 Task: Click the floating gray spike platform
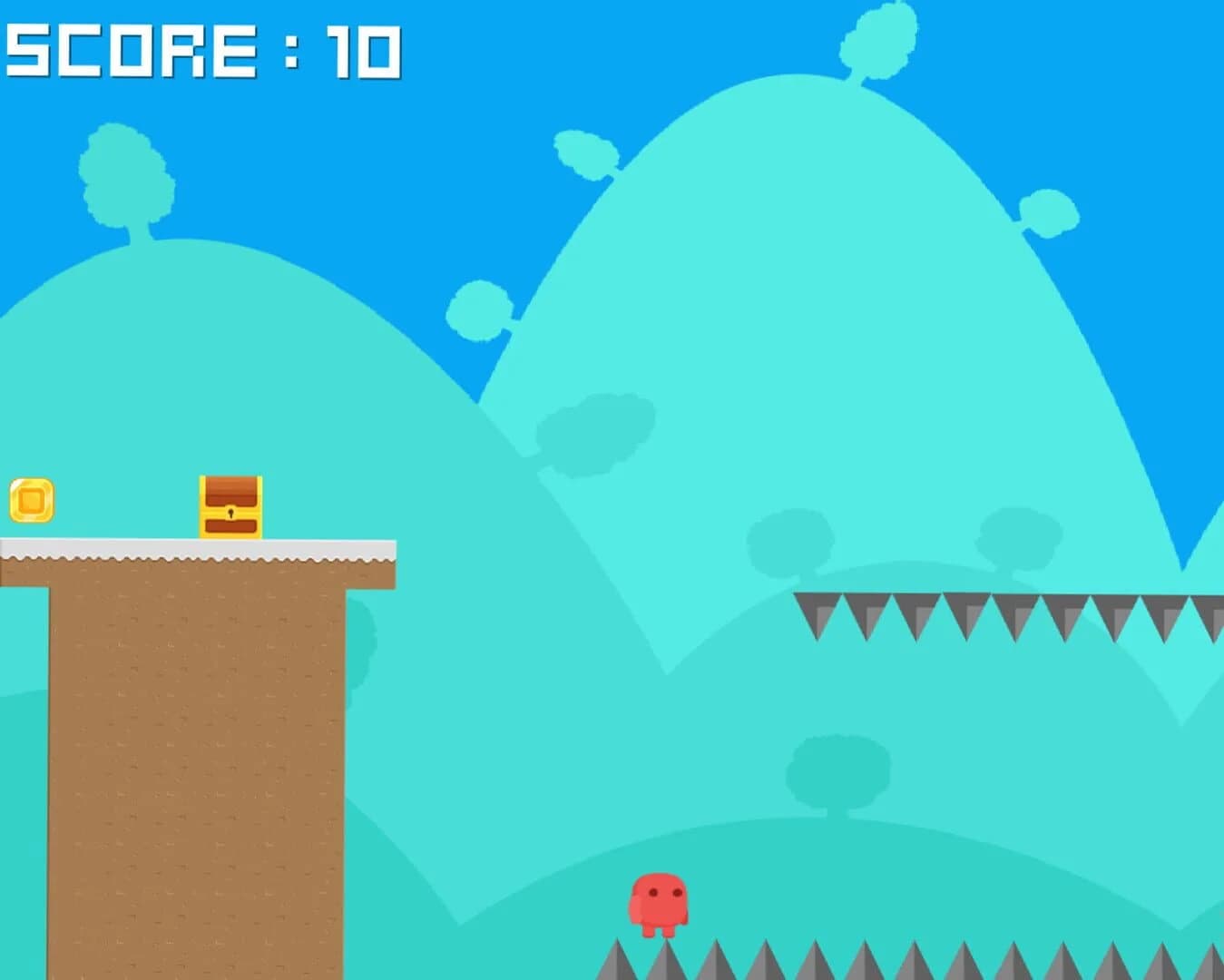[x=998, y=603]
